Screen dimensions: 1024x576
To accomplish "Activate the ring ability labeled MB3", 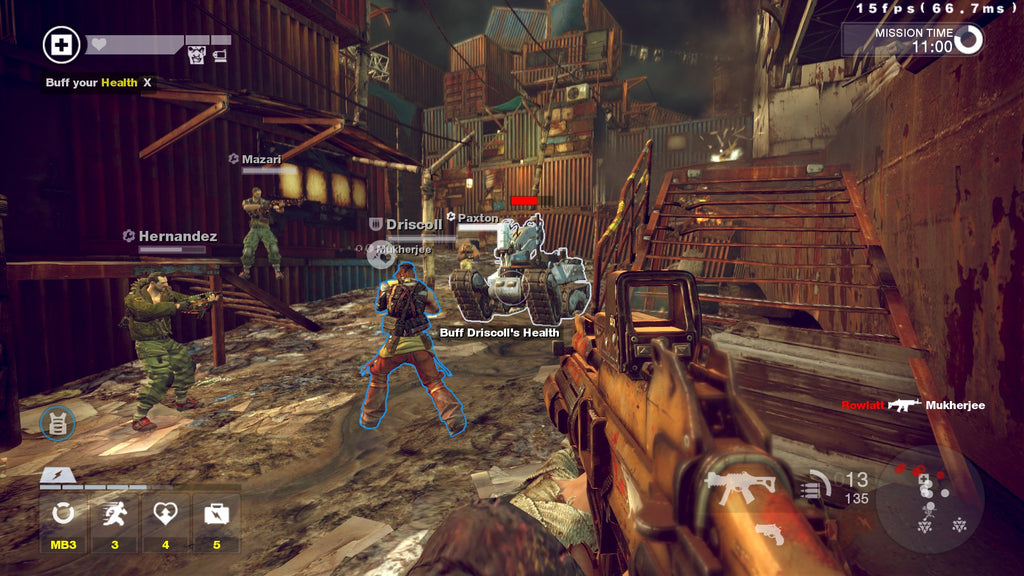I will (x=64, y=514).
